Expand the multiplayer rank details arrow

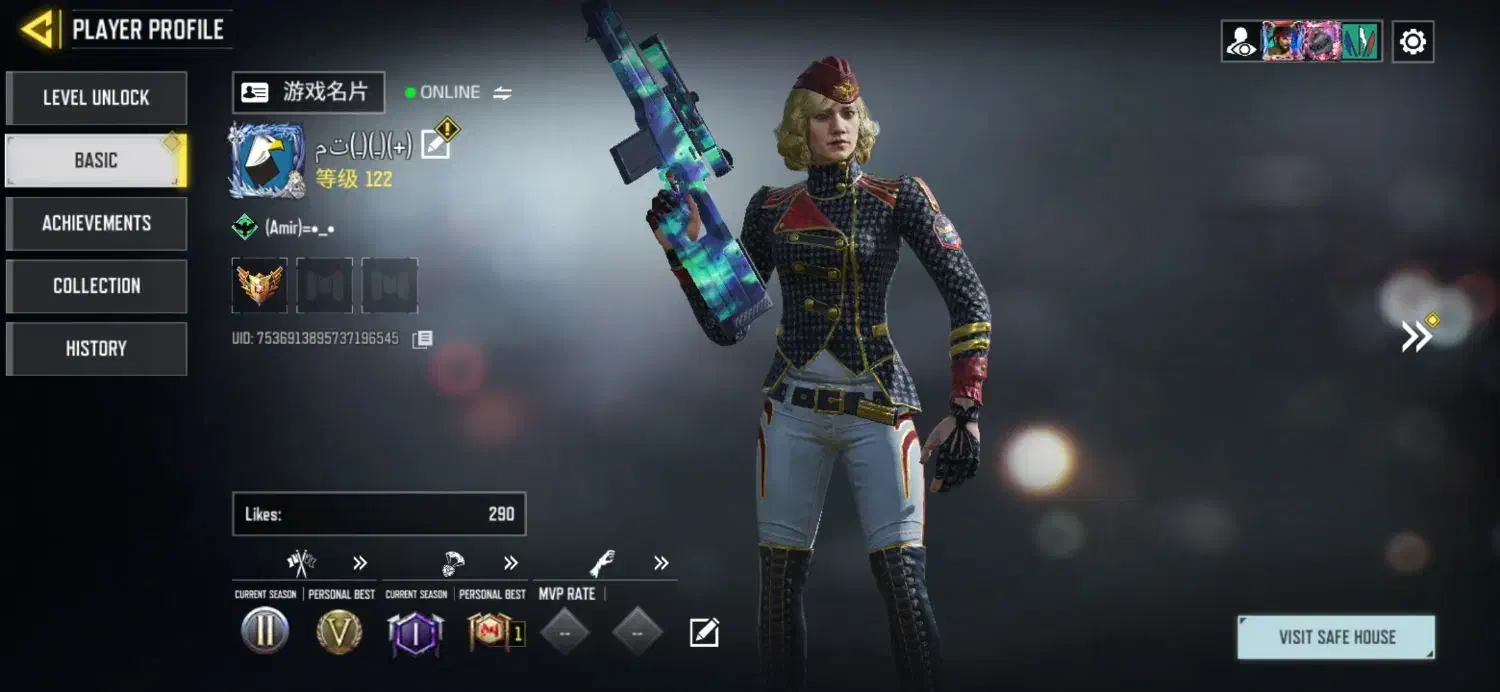click(x=360, y=563)
